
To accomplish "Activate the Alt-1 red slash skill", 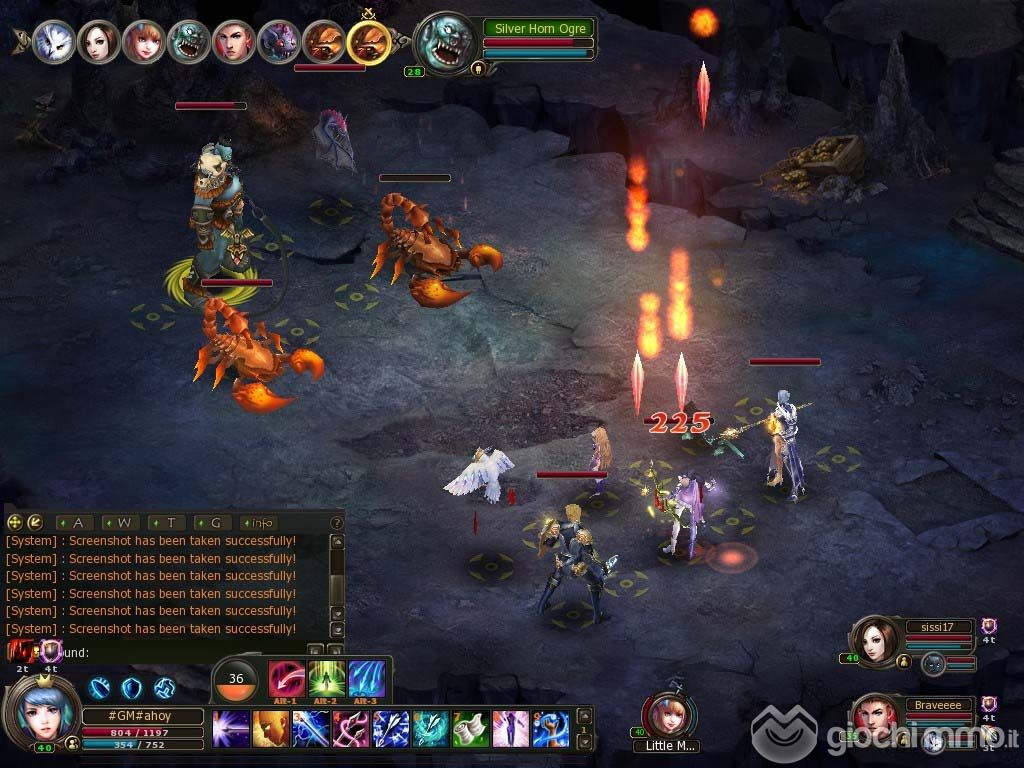I will pyautogui.click(x=286, y=680).
